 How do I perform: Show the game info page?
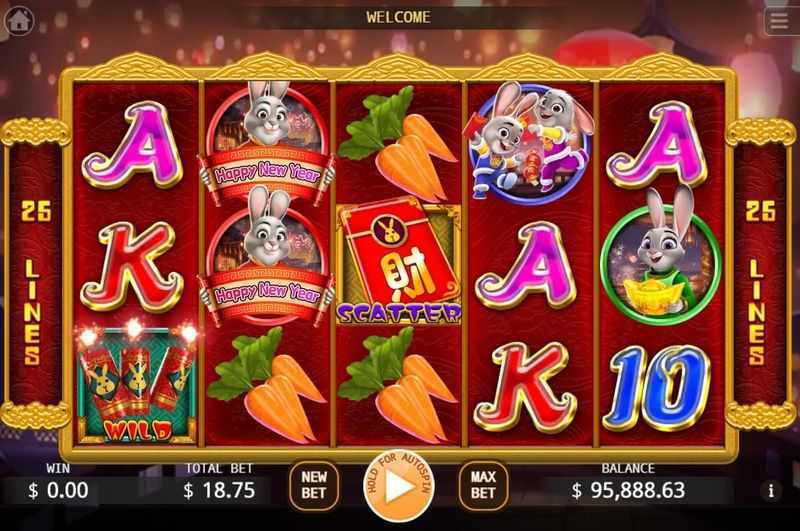(770, 491)
